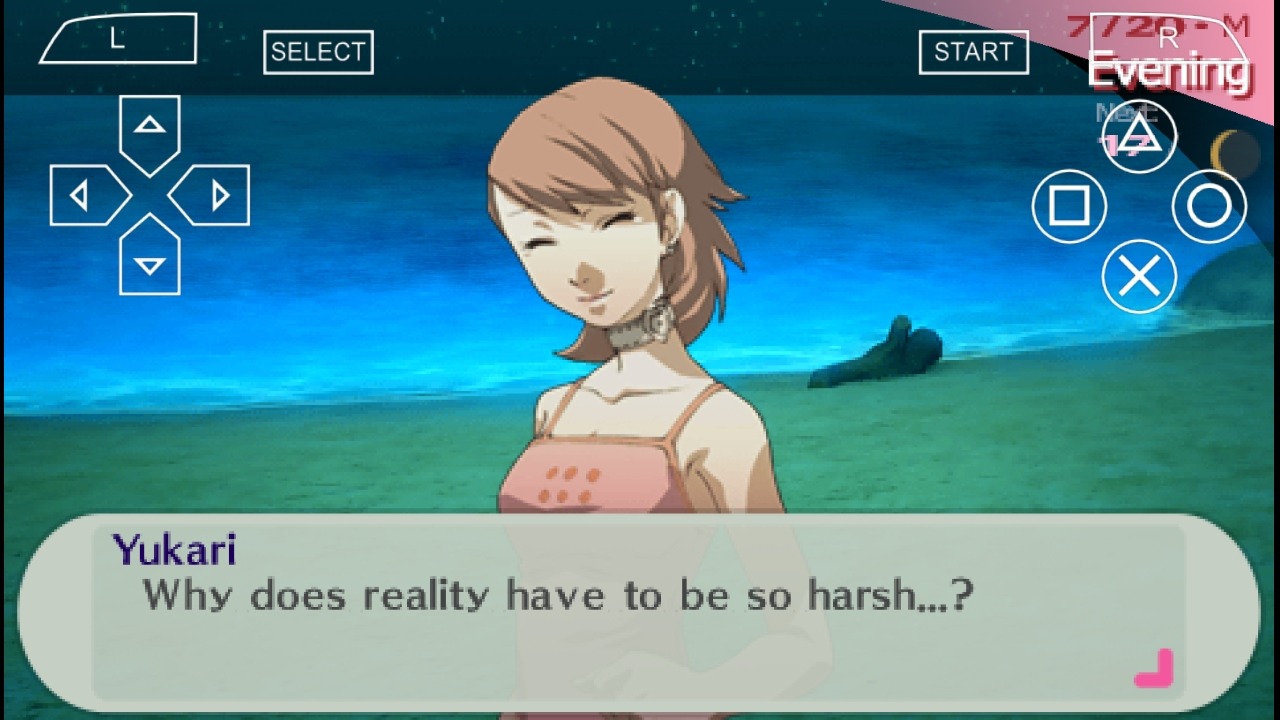1280x720 pixels.
Task: Tap the cross button on the touch overlay
Action: coord(1139,276)
